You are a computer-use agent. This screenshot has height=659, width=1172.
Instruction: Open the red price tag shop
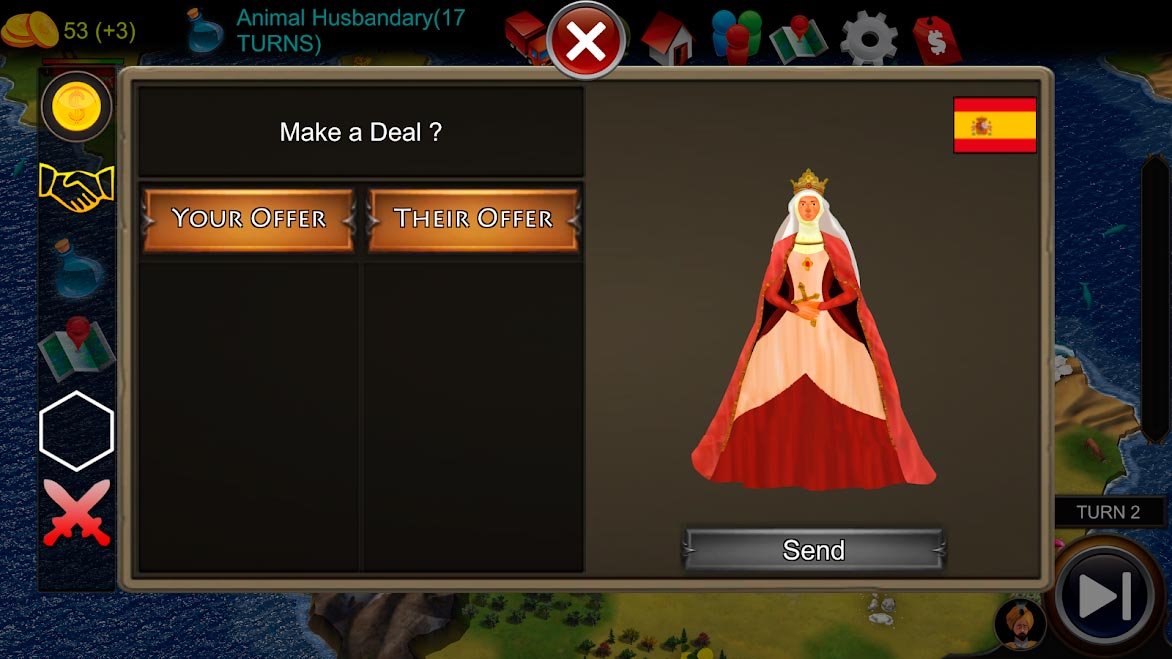click(x=936, y=40)
